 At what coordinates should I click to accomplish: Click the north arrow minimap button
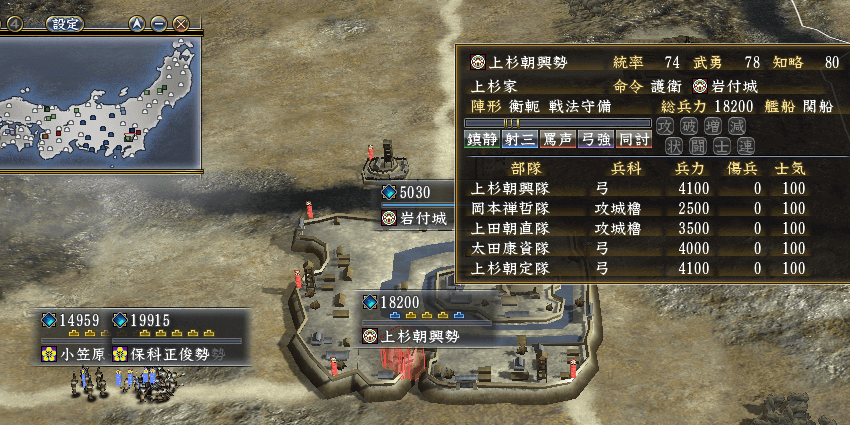(138, 23)
